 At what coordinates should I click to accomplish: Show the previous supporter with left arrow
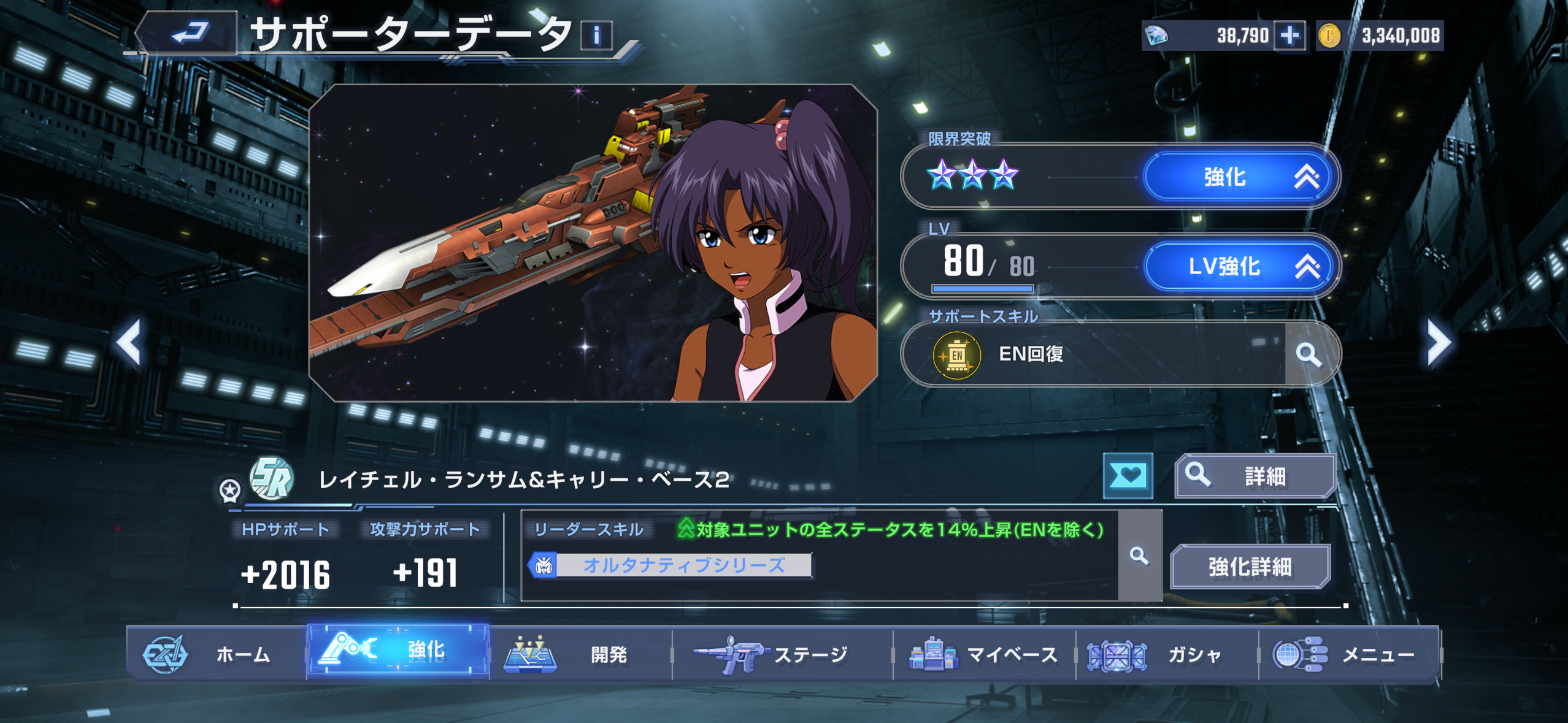[129, 342]
